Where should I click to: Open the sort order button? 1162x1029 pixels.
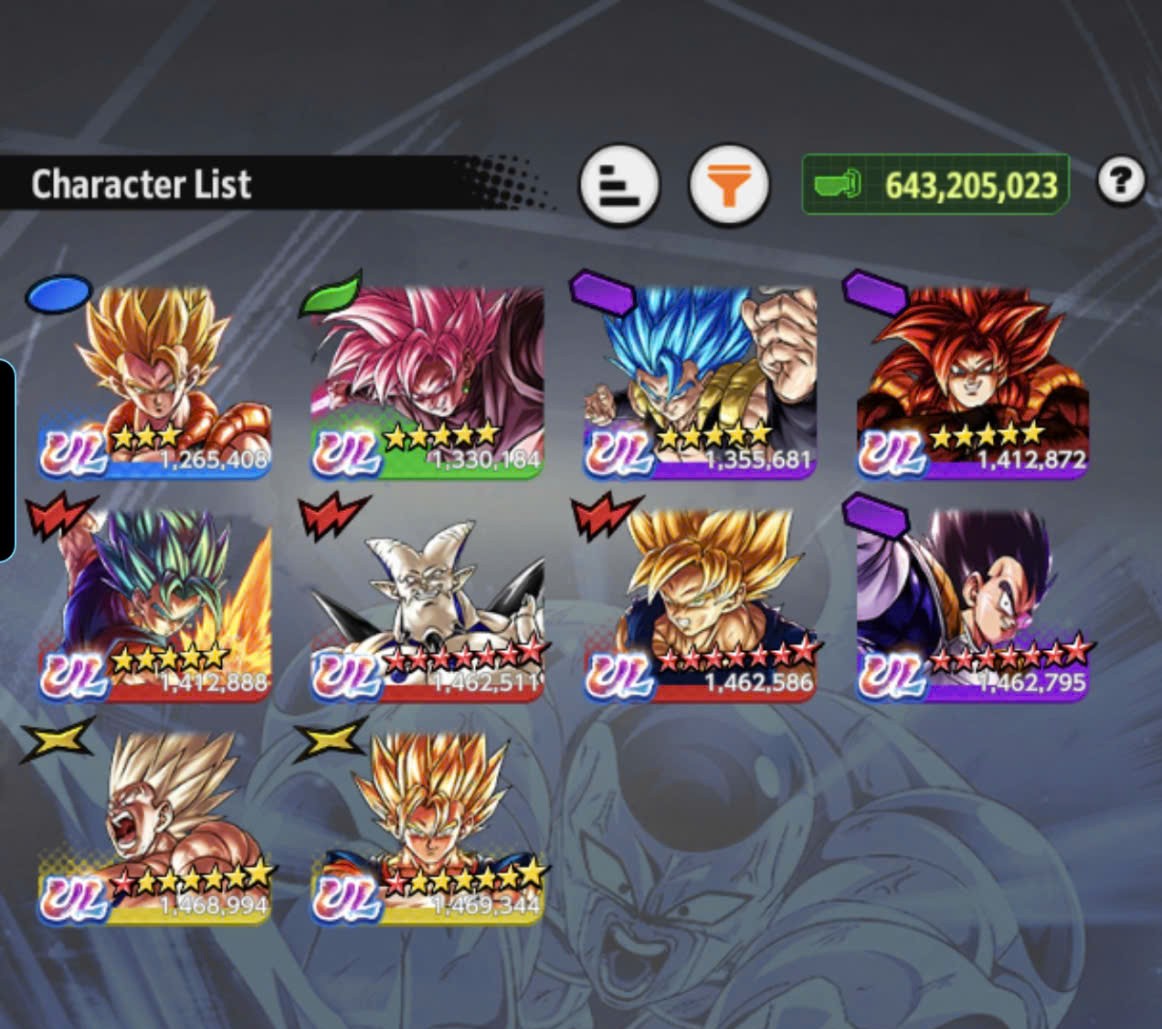click(619, 185)
